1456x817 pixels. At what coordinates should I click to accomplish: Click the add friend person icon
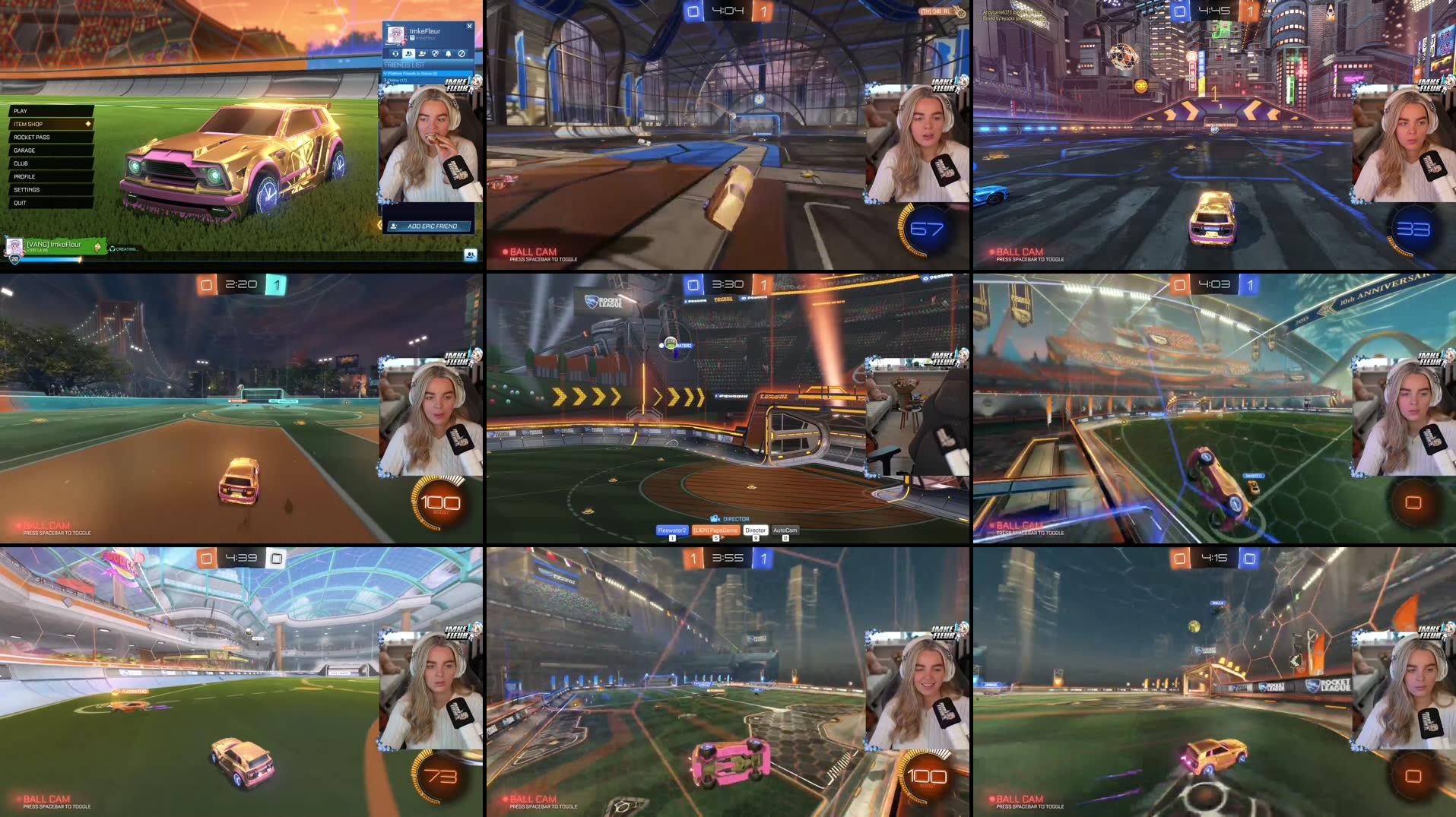[422, 54]
